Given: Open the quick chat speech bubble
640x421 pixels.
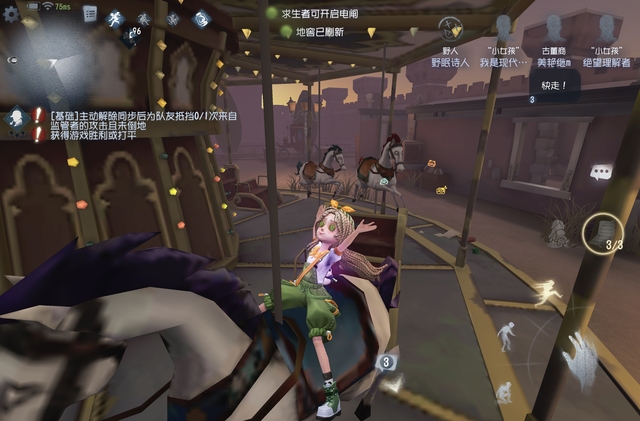Looking at the screenshot, I should pyautogui.click(x=601, y=173).
